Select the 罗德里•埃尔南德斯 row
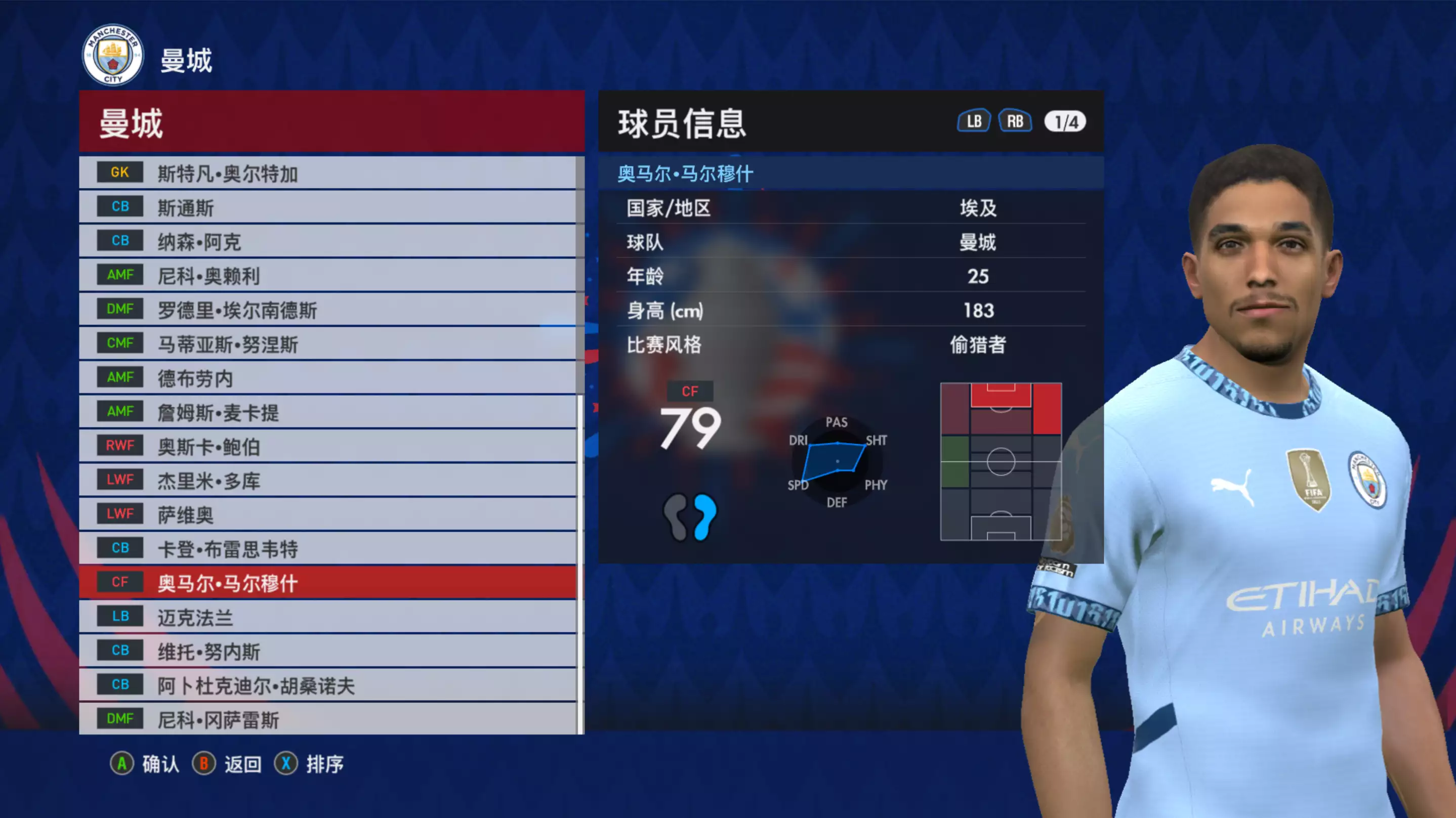This screenshot has height=818, width=1456. tap(328, 310)
